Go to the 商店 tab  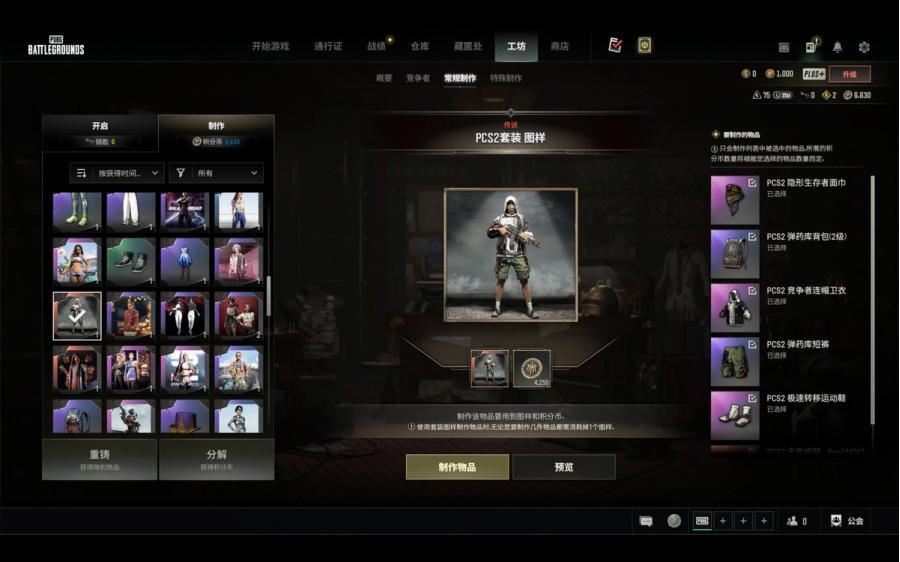(x=560, y=46)
